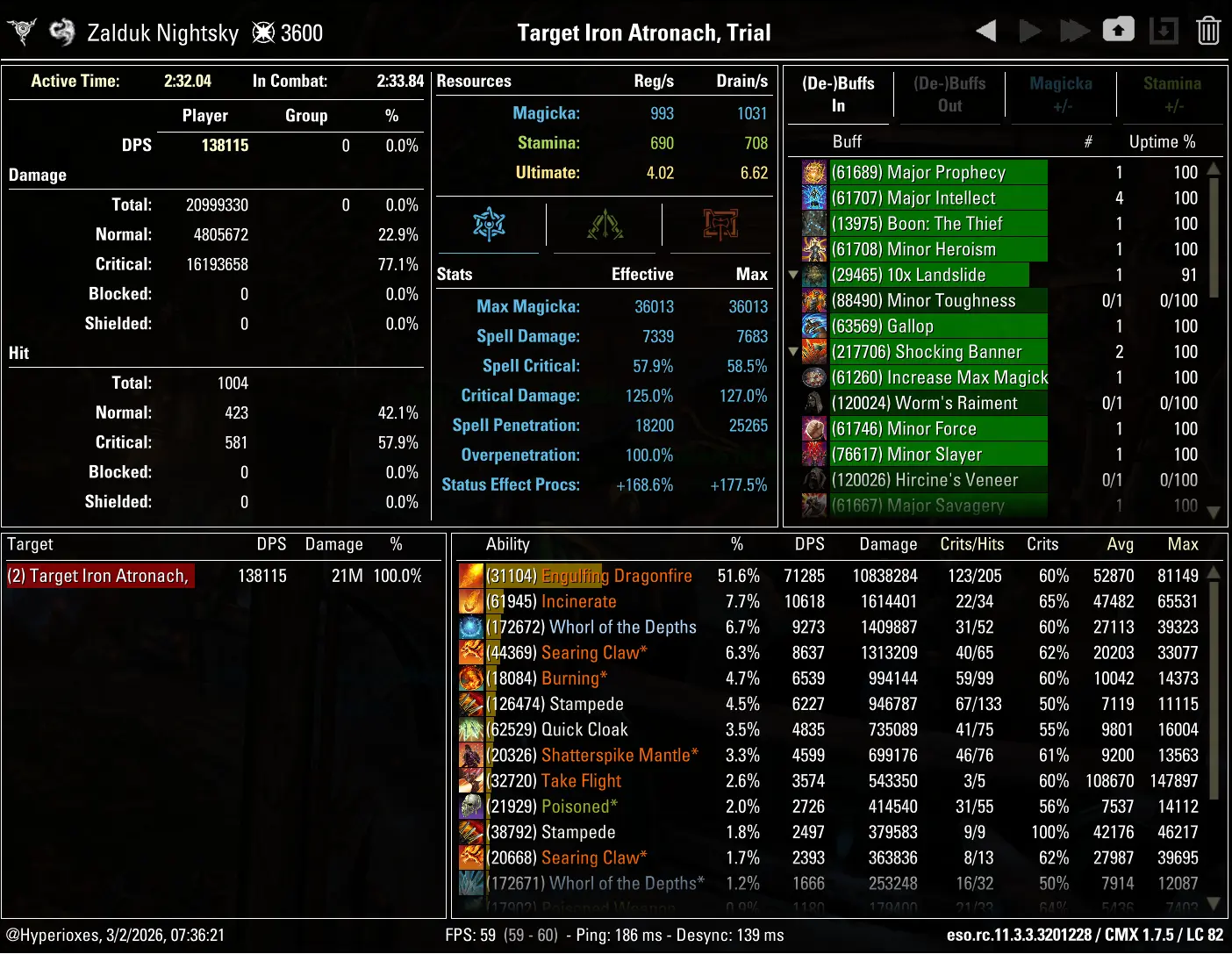Delete the fight using the trash icon
The height and width of the screenshot is (954, 1232).
pyautogui.click(x=1208, y=30)
